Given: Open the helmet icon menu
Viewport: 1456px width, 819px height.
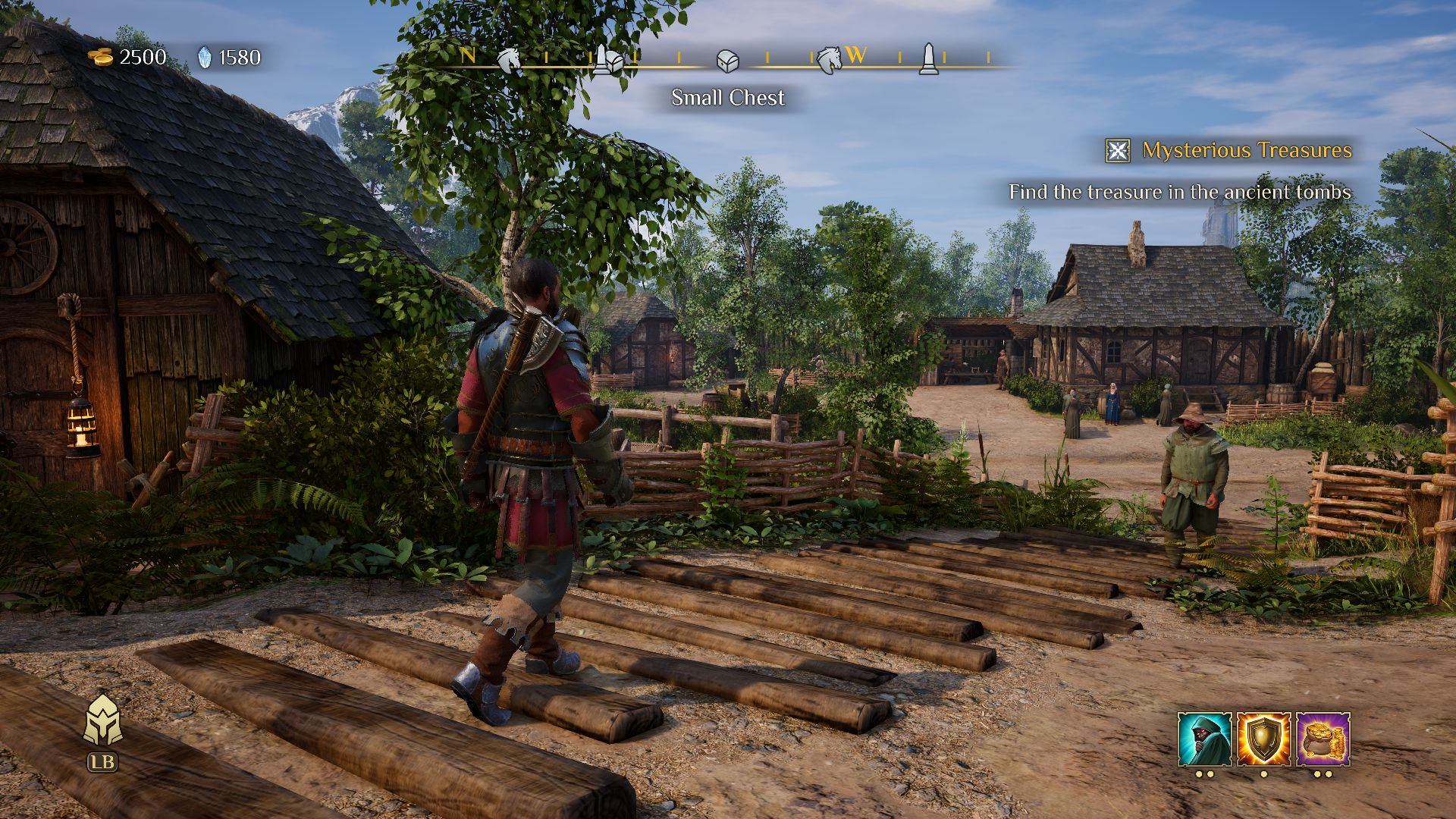Looking at the screenshot, I should click(x=102, y=720).
